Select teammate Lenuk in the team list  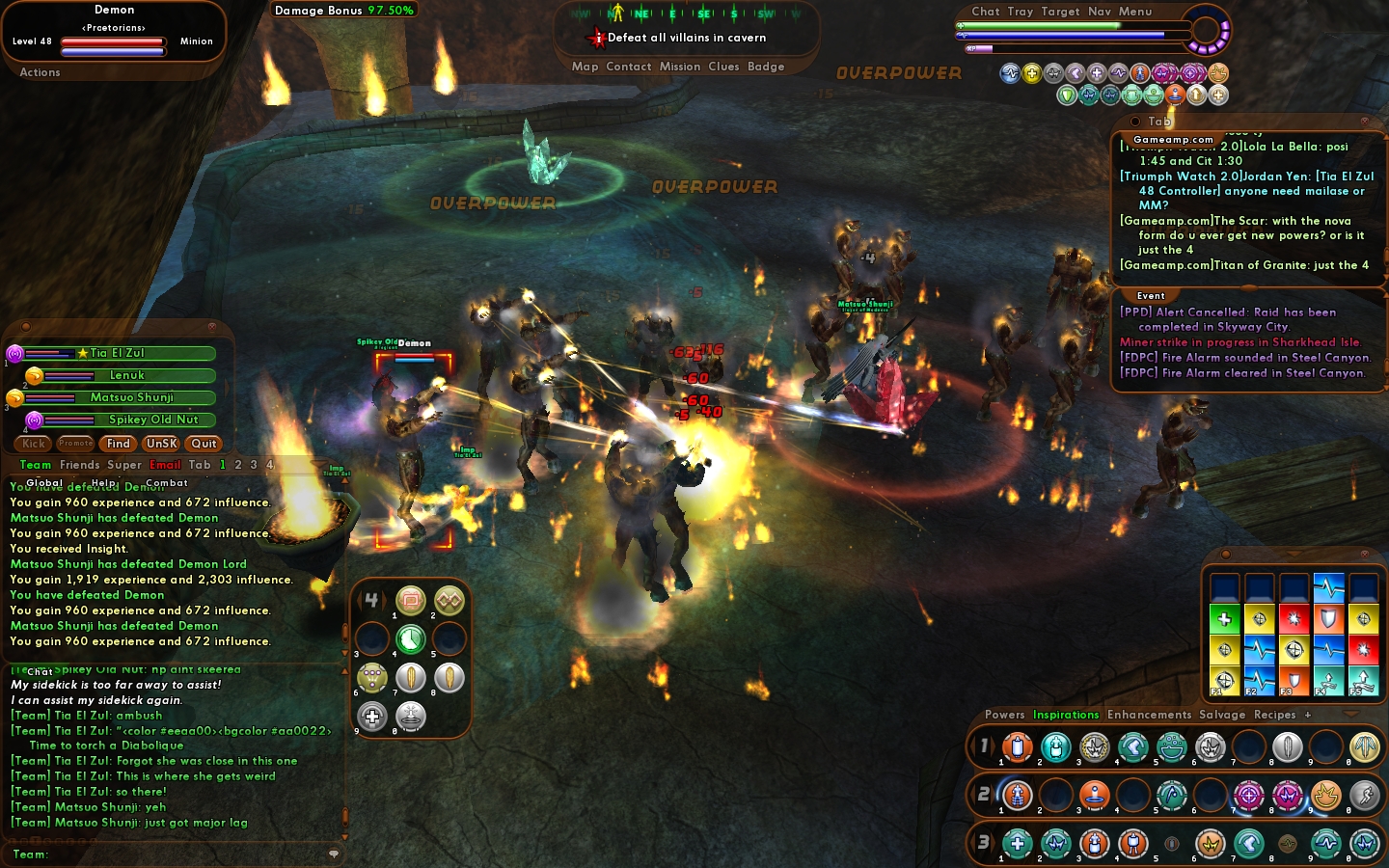coord(127,375)
